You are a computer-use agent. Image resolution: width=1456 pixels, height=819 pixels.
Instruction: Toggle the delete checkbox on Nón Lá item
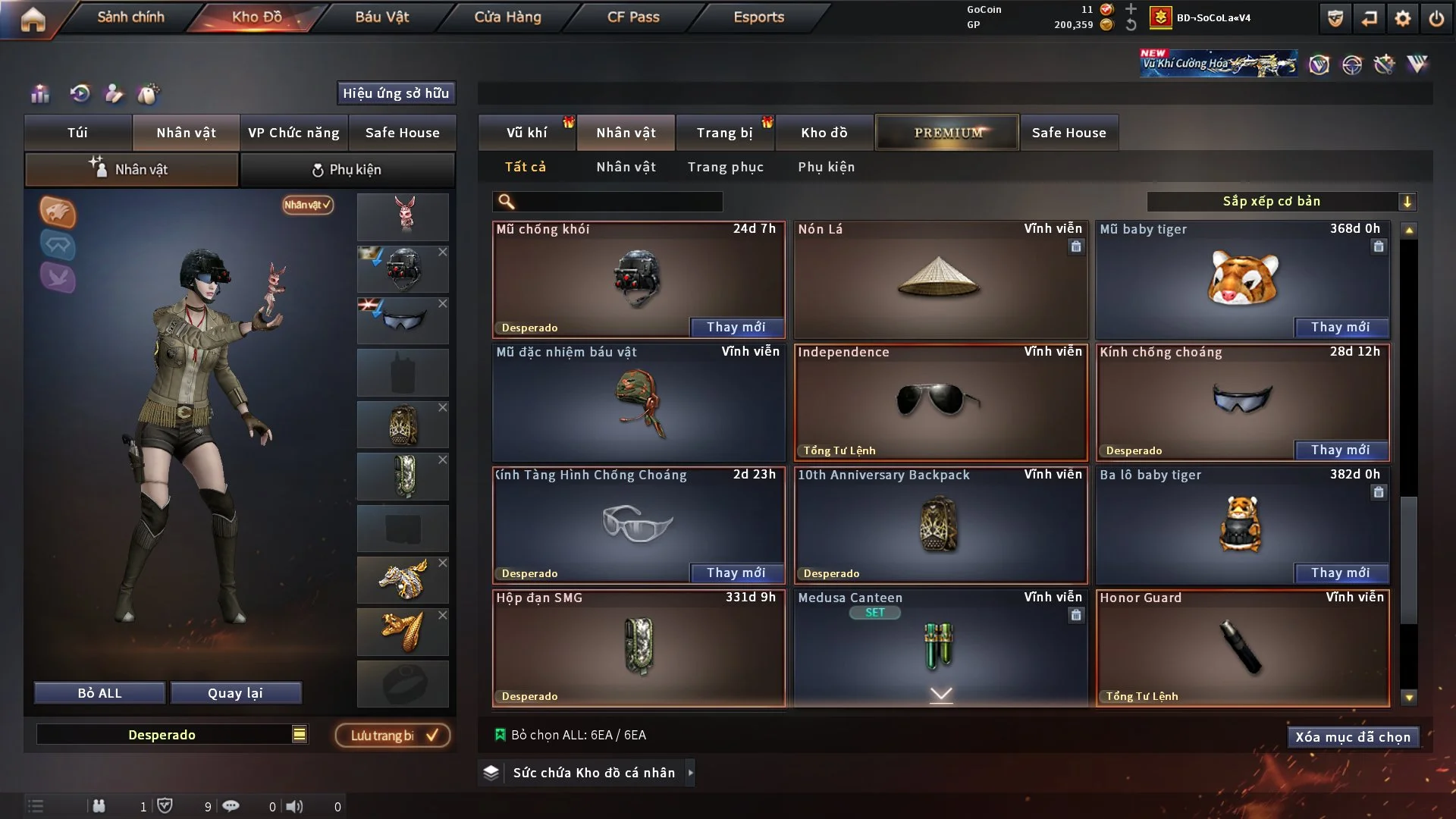point(1076,247)
